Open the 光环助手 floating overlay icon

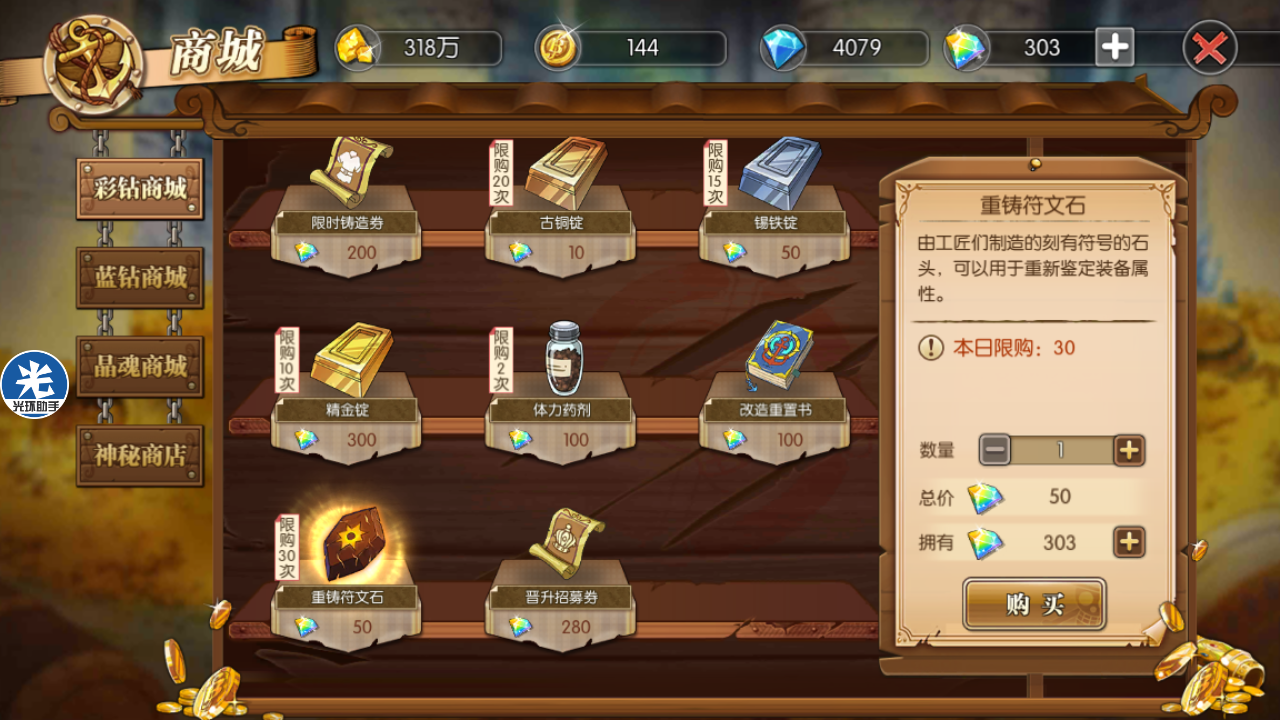(35, 384)
